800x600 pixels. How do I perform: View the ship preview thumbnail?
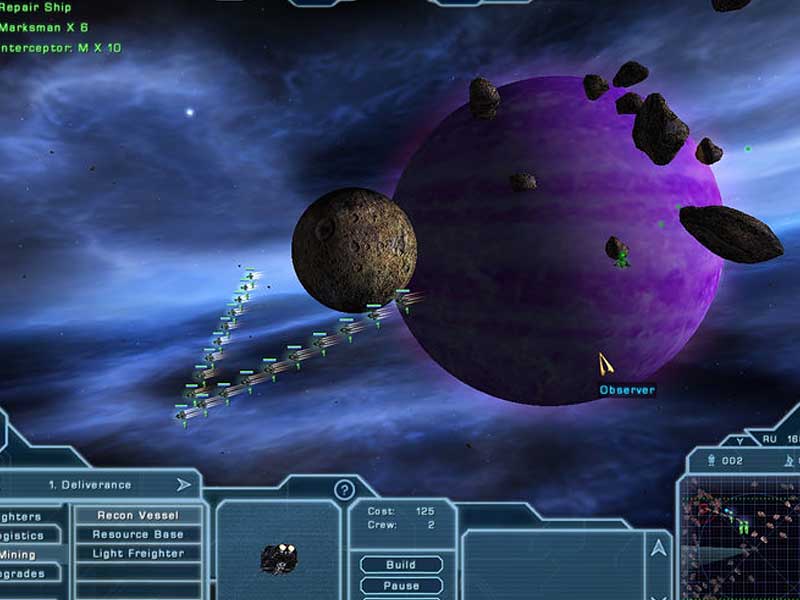point(277,555)
